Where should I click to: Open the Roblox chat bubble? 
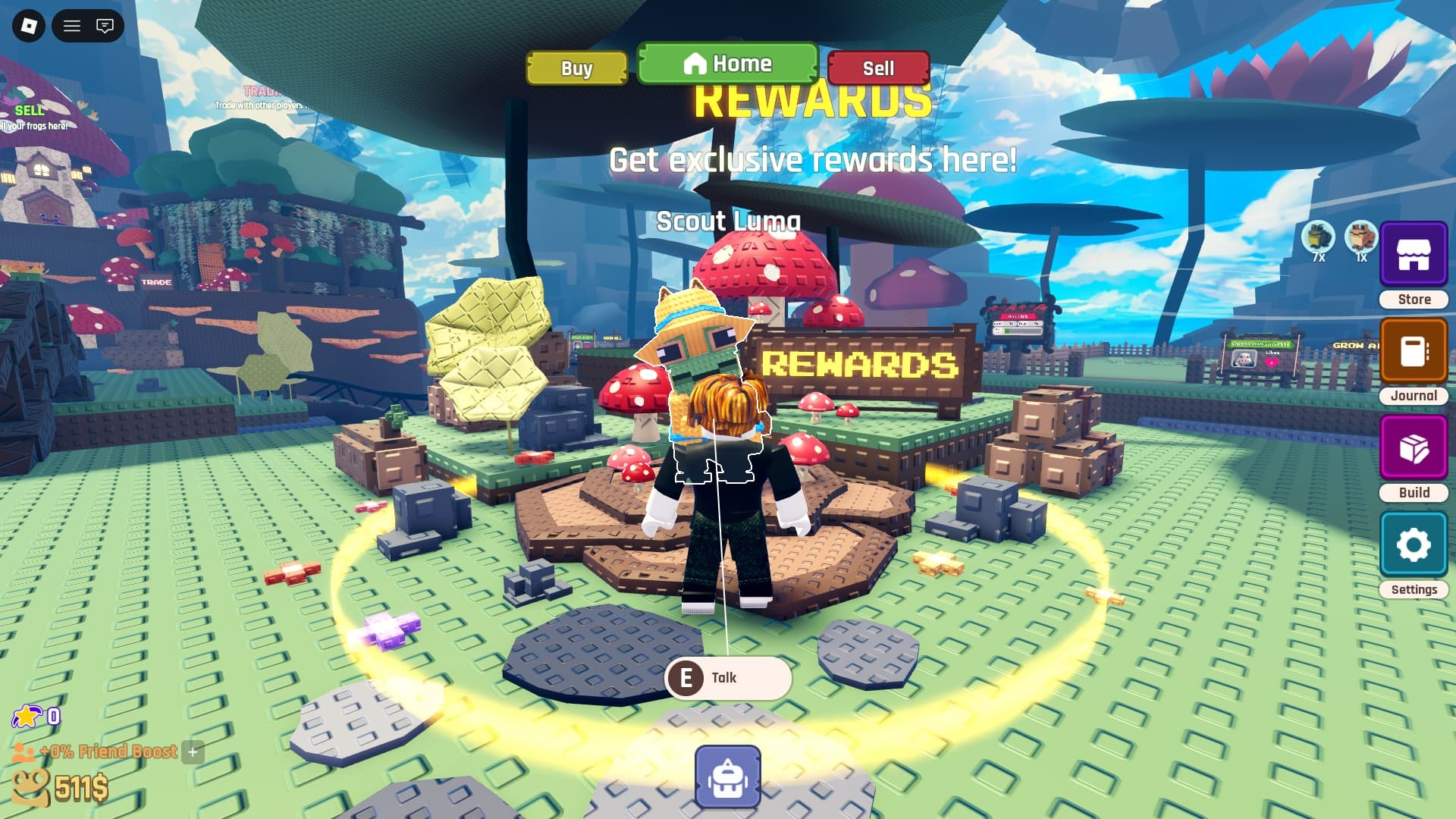pos(105,26)
